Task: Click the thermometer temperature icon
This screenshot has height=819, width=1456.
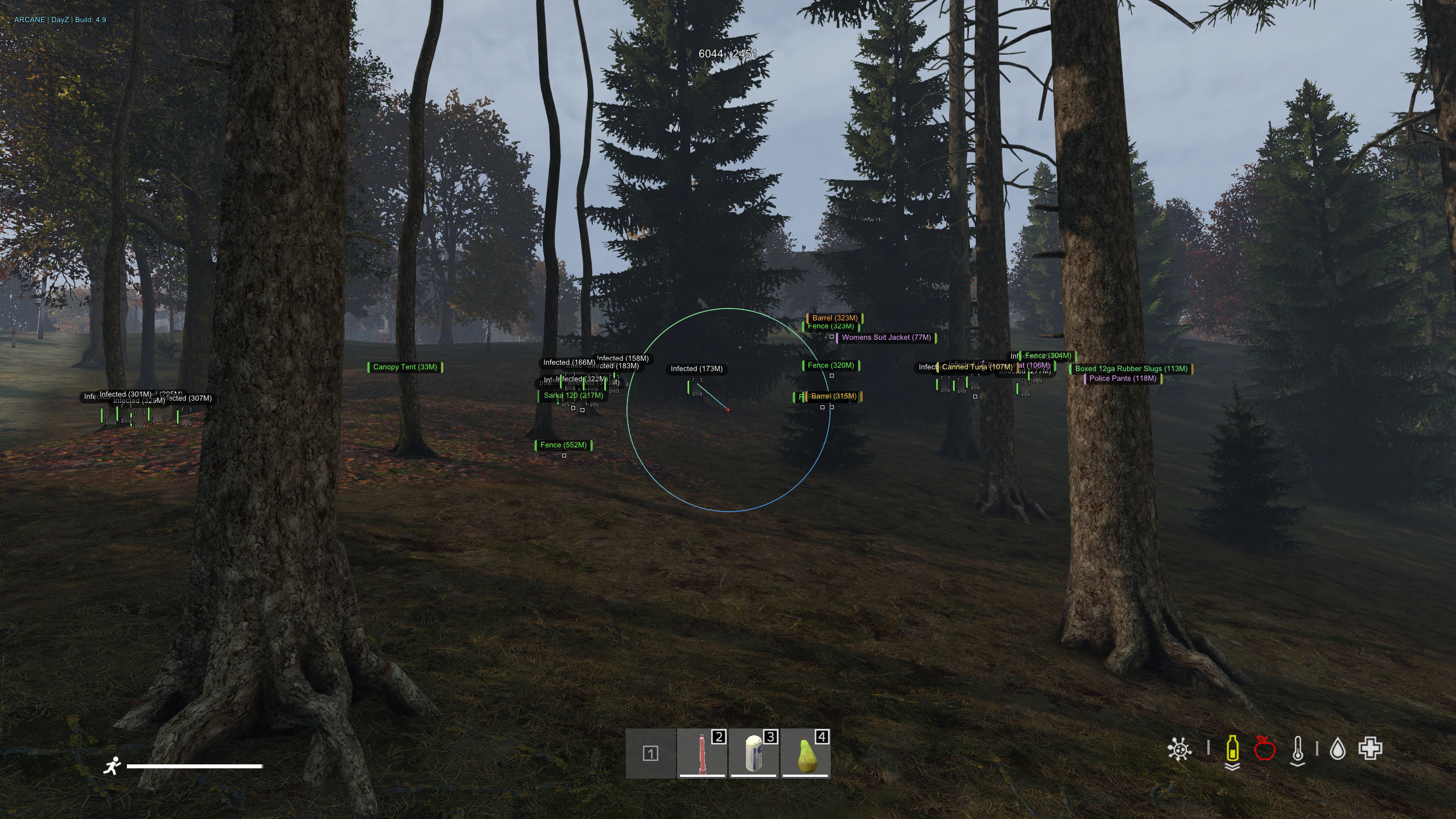Action: click(x=1297, y=750)
